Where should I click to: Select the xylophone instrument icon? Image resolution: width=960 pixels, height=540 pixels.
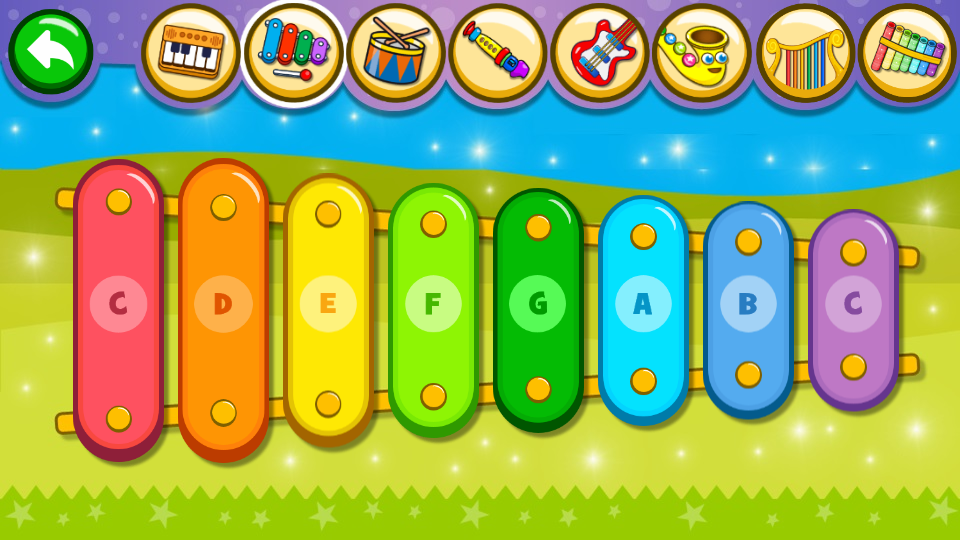(293, 52)
